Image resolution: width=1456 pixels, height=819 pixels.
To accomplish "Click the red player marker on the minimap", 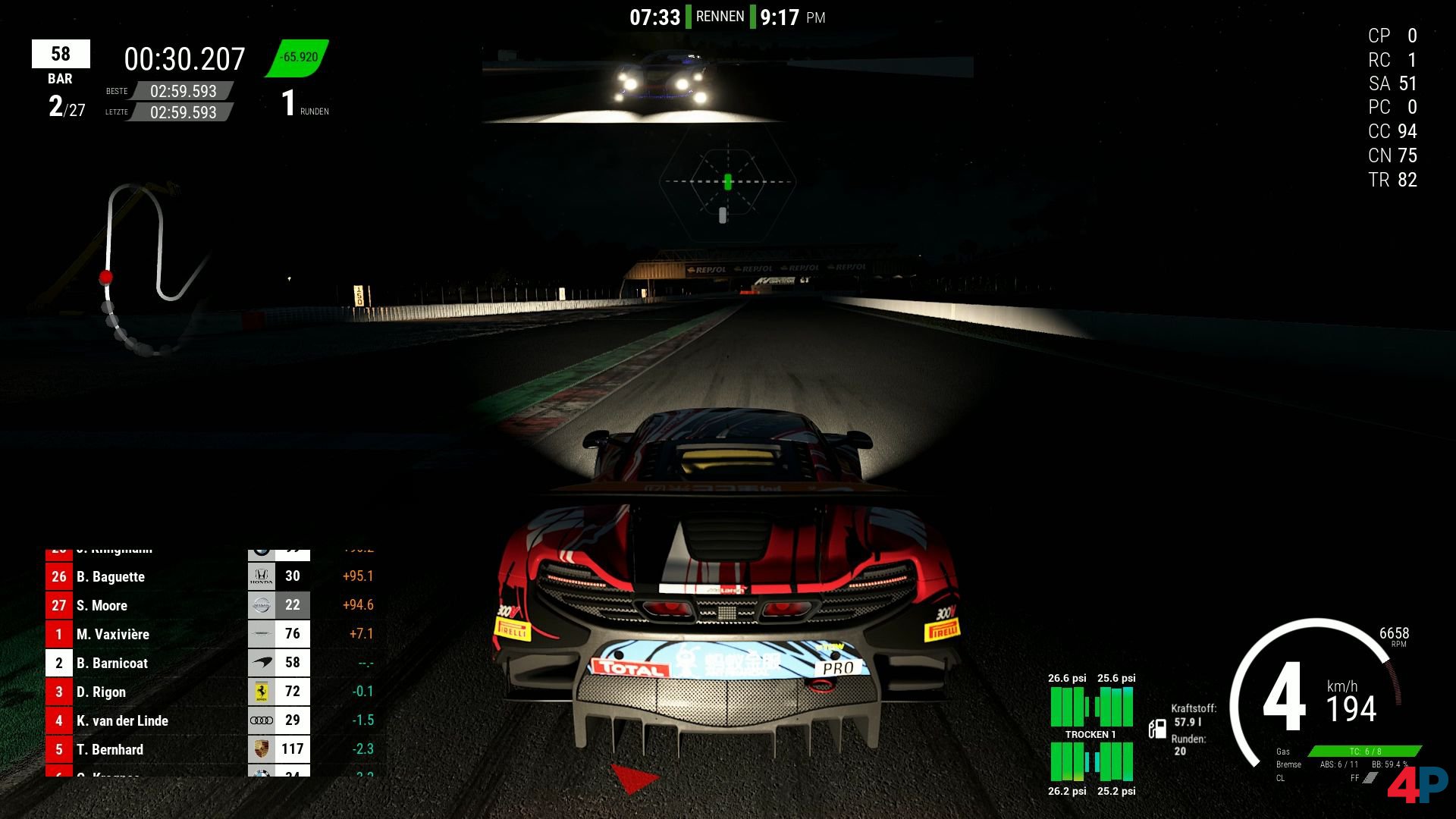I will point(106,278).
